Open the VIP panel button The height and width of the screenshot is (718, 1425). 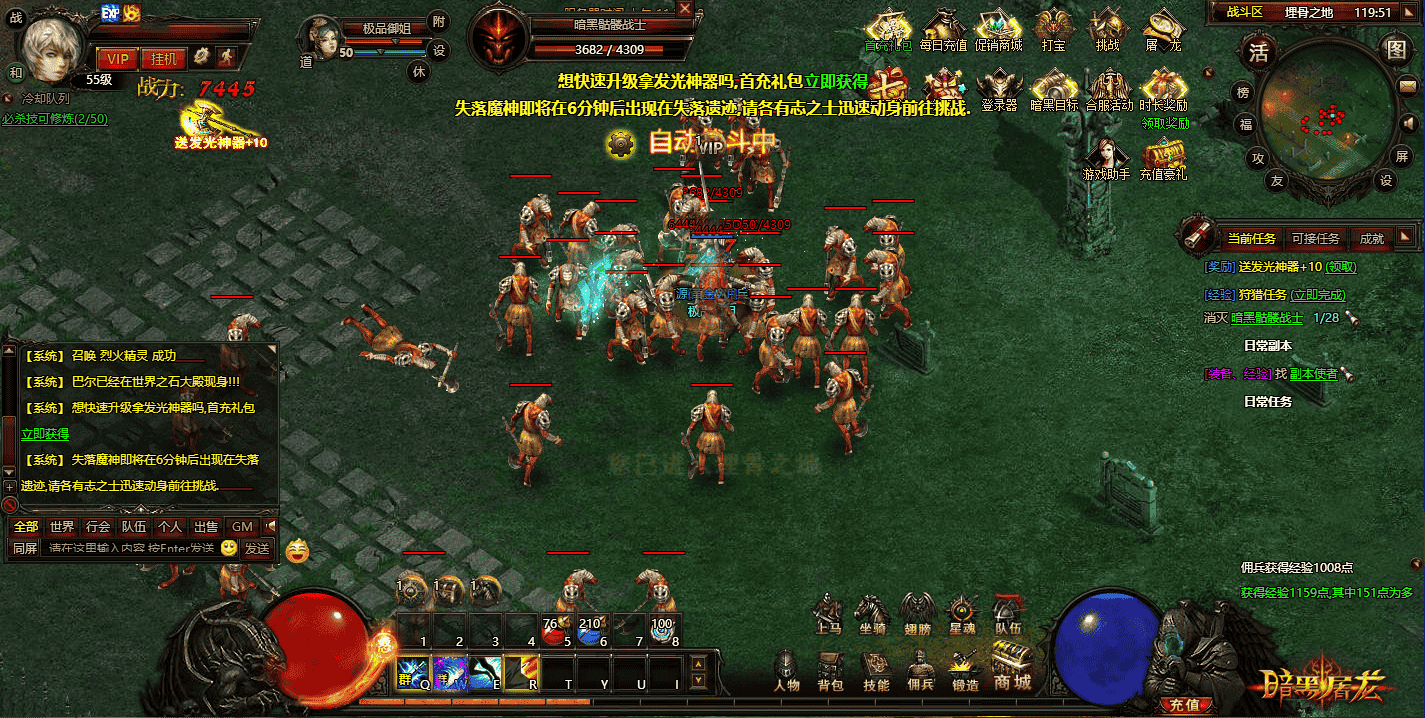(x=118, y=58)
